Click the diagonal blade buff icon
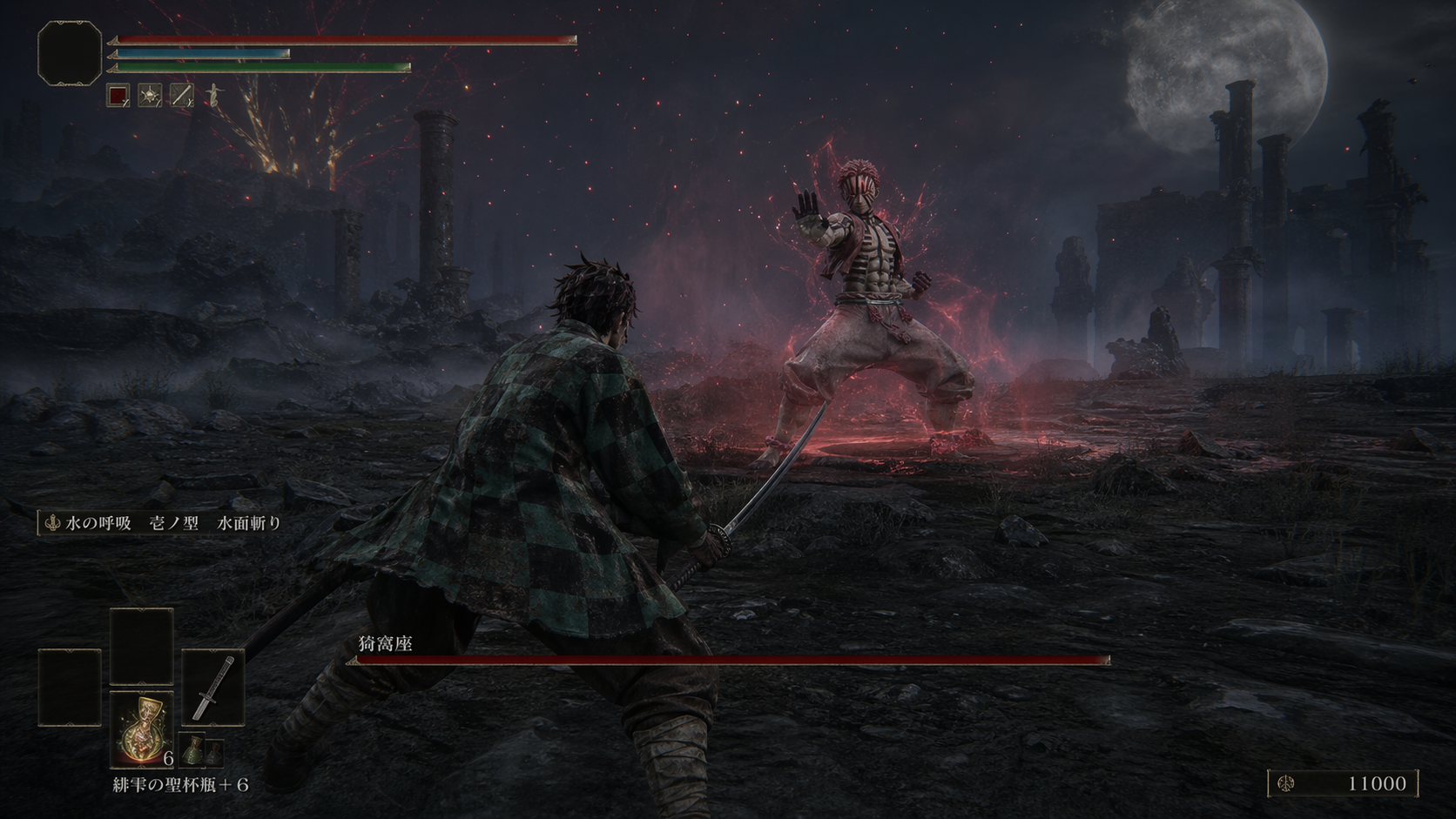This screenshot has height=819, width=1456. pyautogui.click(x=181, y=95)
